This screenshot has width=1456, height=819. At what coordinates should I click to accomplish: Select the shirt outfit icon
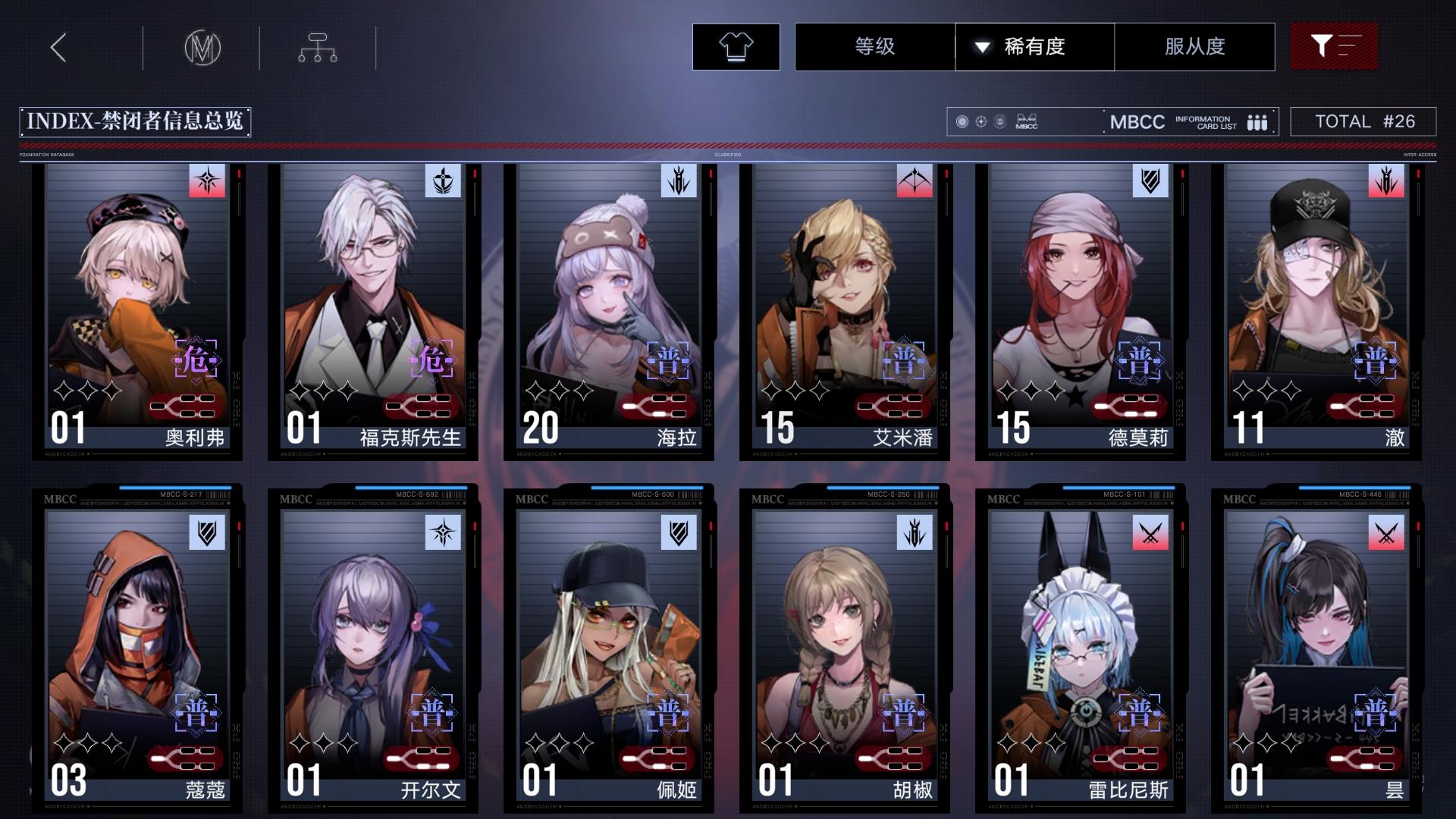(x=734, y=46)
